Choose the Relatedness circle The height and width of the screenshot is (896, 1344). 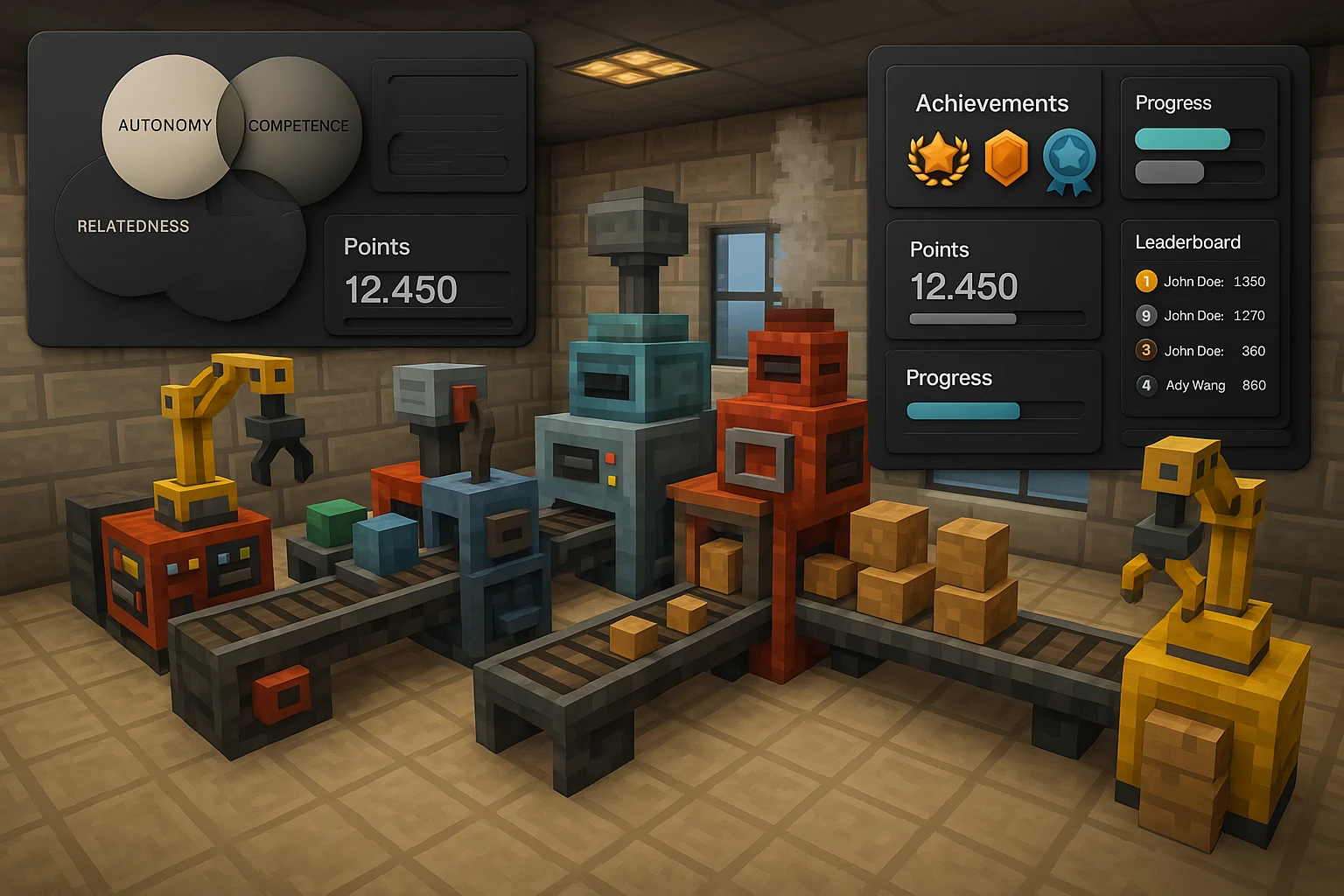[133, 227]
